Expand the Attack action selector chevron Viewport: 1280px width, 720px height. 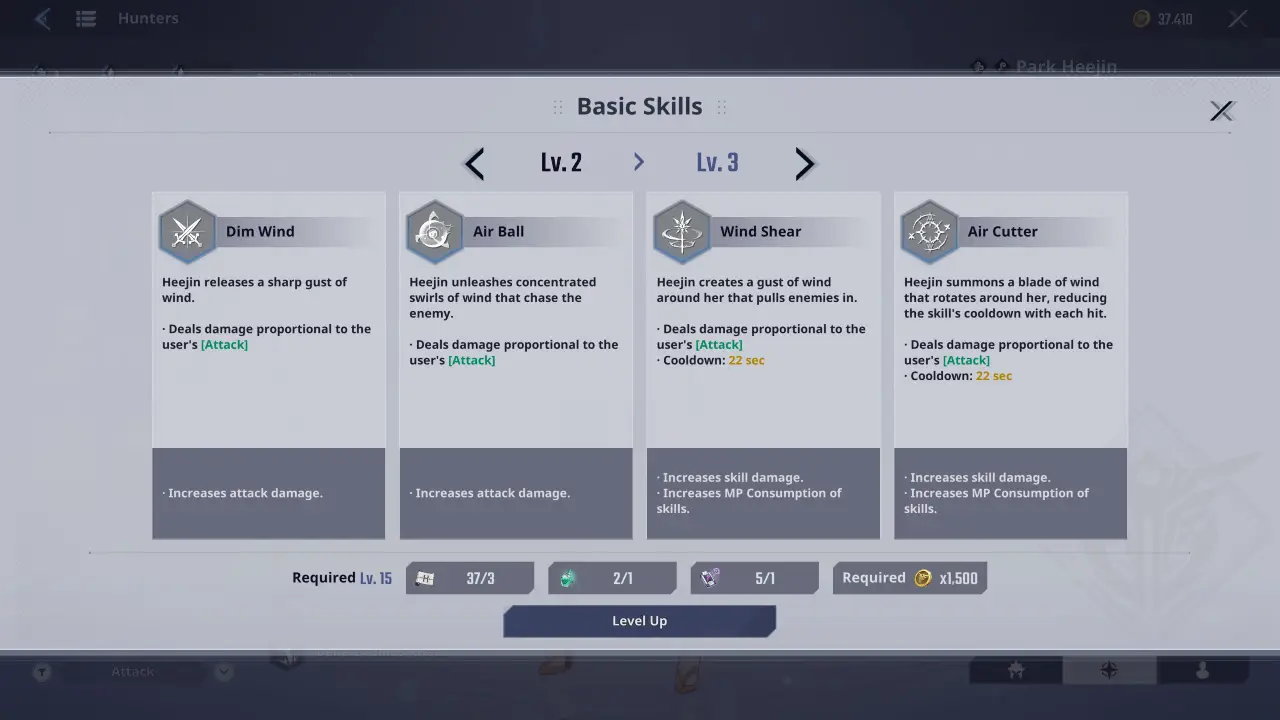(222, 671)
